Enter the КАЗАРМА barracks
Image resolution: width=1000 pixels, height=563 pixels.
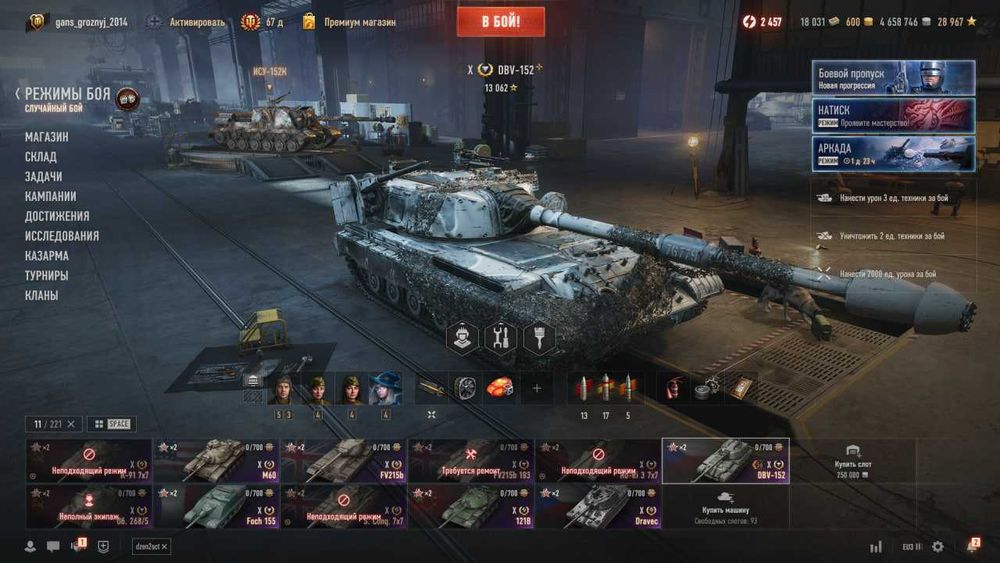[47, 256]
